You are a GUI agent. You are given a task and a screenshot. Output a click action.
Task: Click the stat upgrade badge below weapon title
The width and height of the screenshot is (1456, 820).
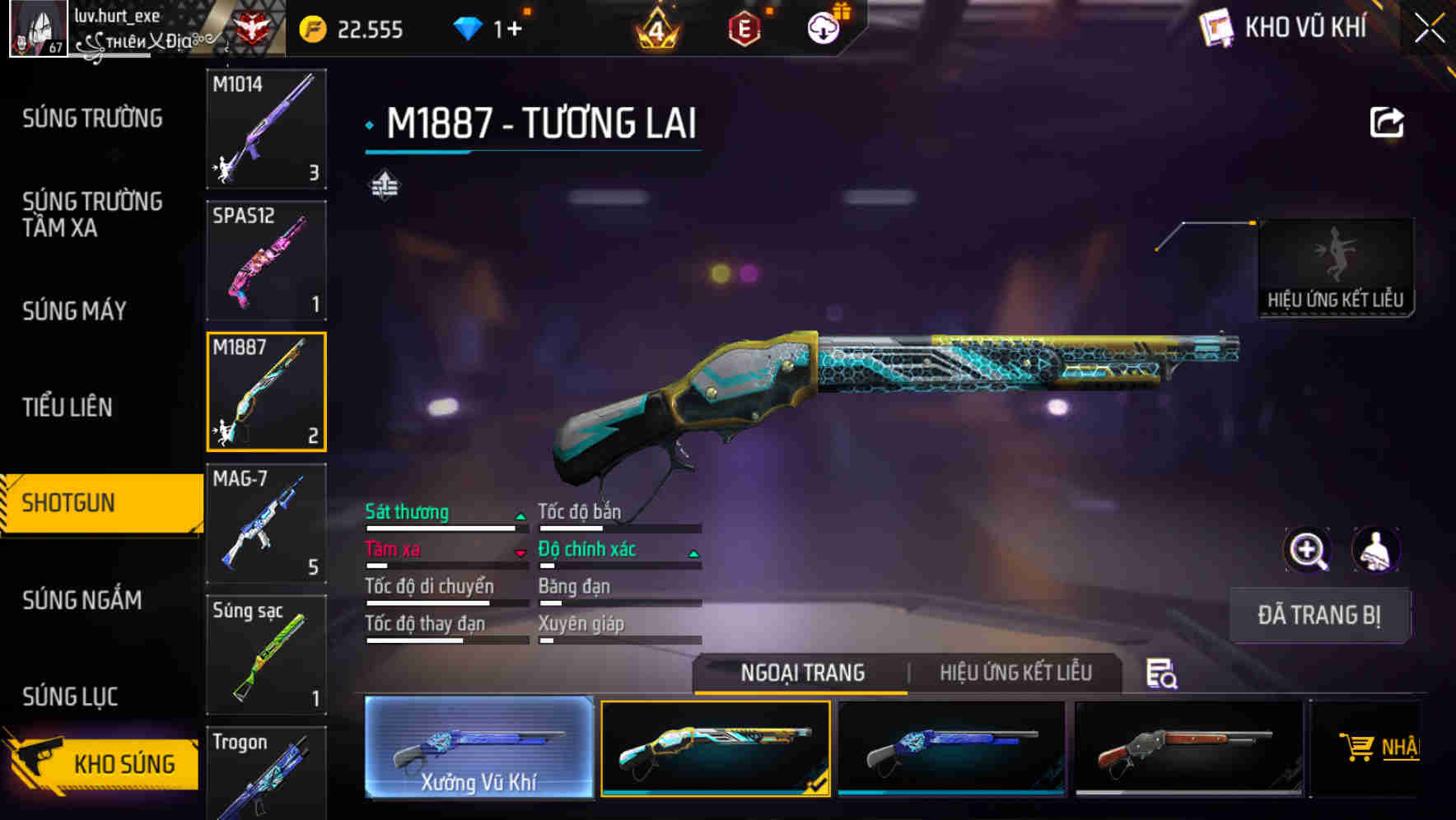(x=386, y=184)
